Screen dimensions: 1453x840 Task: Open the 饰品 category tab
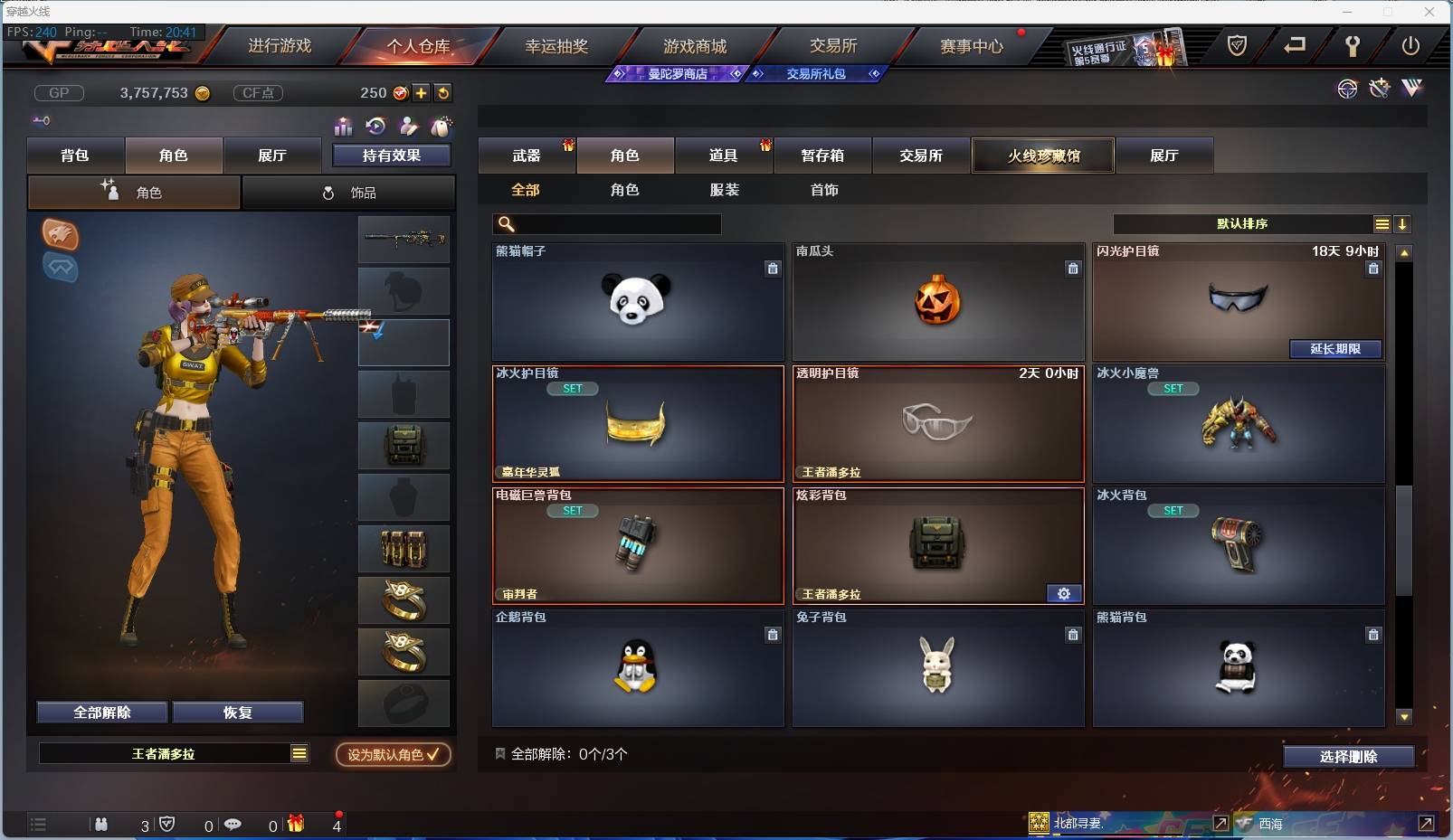click(349, 192)
